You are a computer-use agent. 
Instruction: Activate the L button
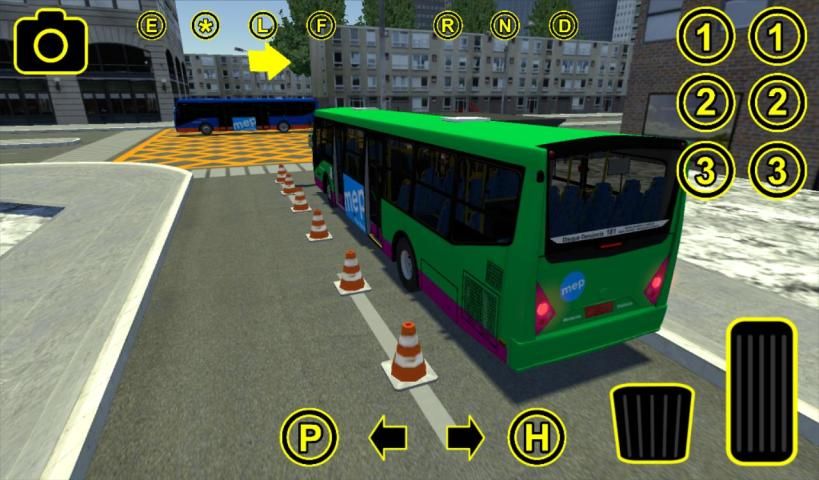263,25
